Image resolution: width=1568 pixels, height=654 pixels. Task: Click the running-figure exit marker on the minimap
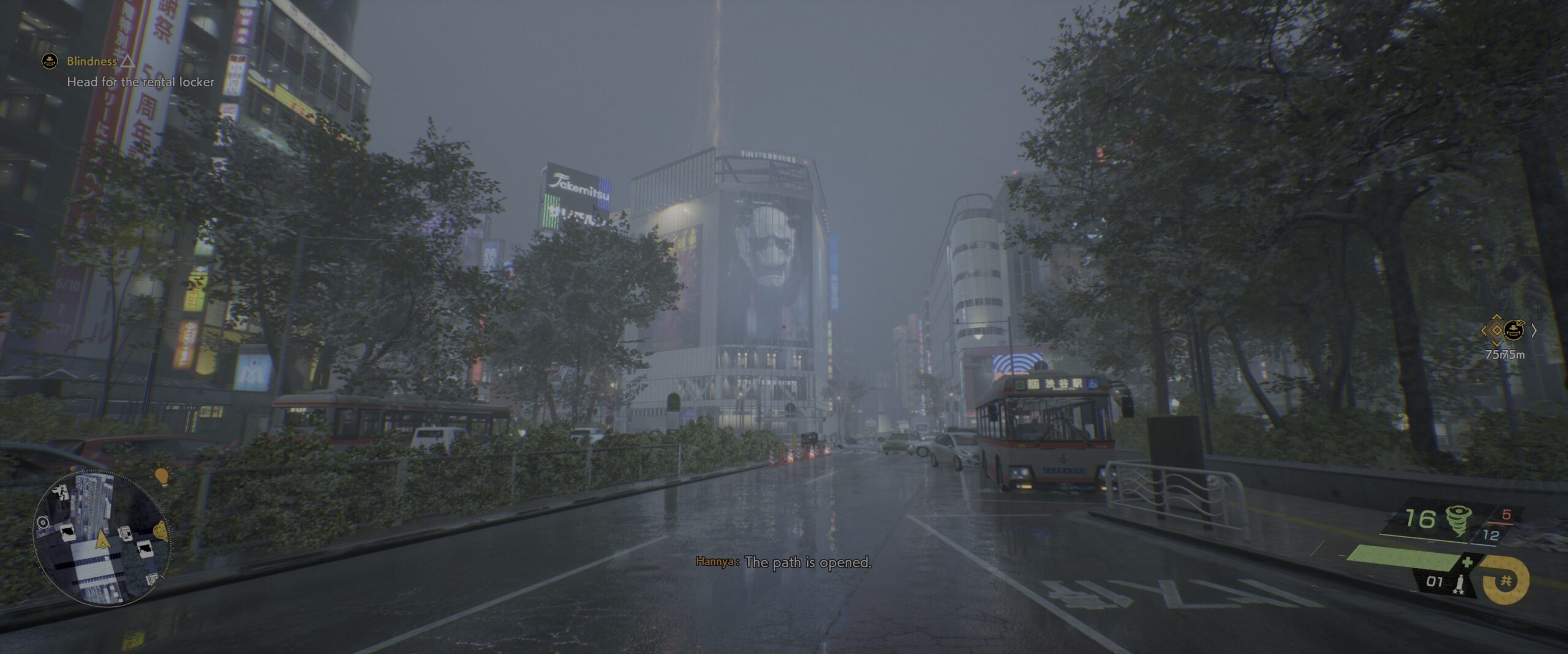coord(61,491)
